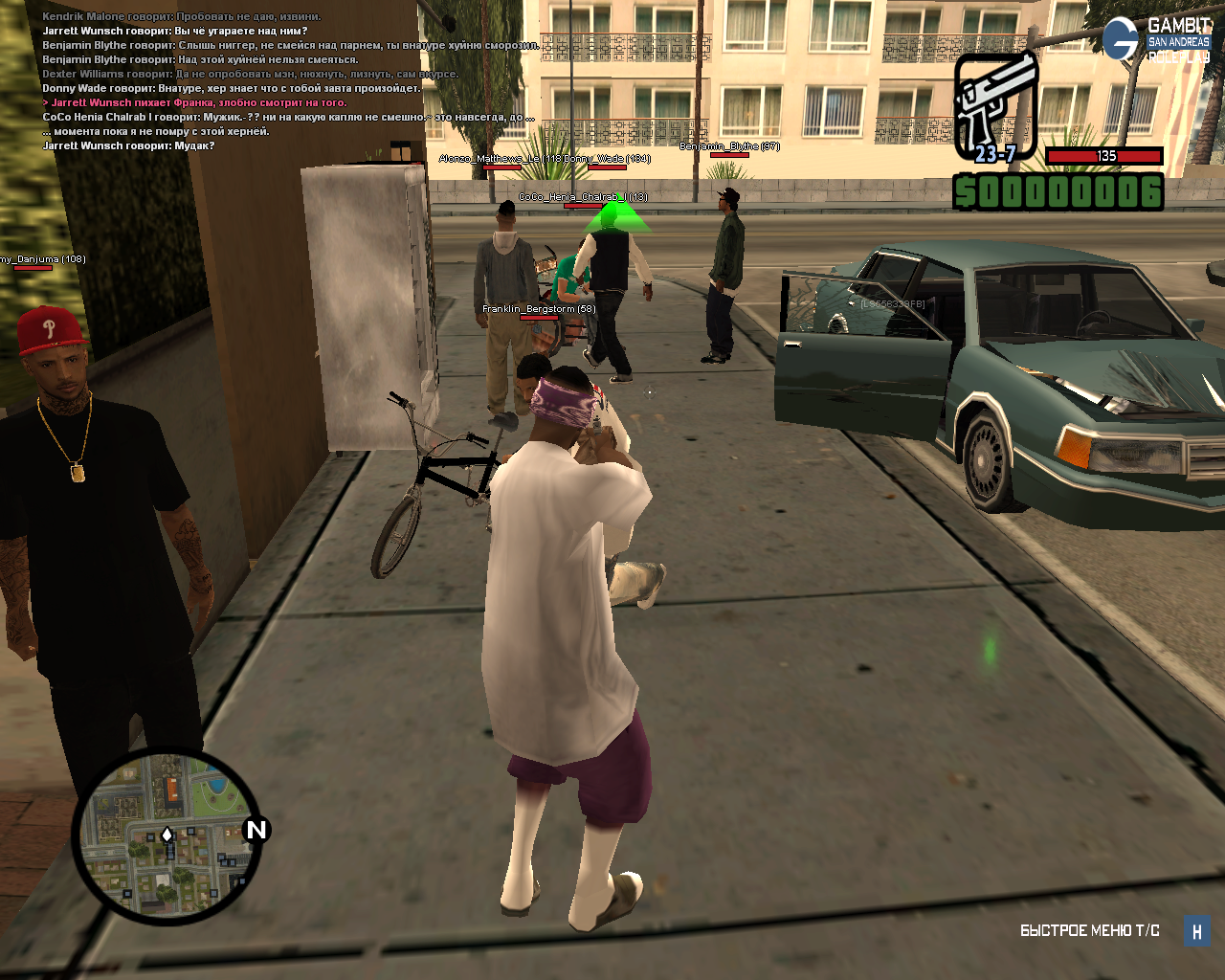Click the Gambit San Andreas Roleplay logo

pyautogui.click(x=1156, y=39)
